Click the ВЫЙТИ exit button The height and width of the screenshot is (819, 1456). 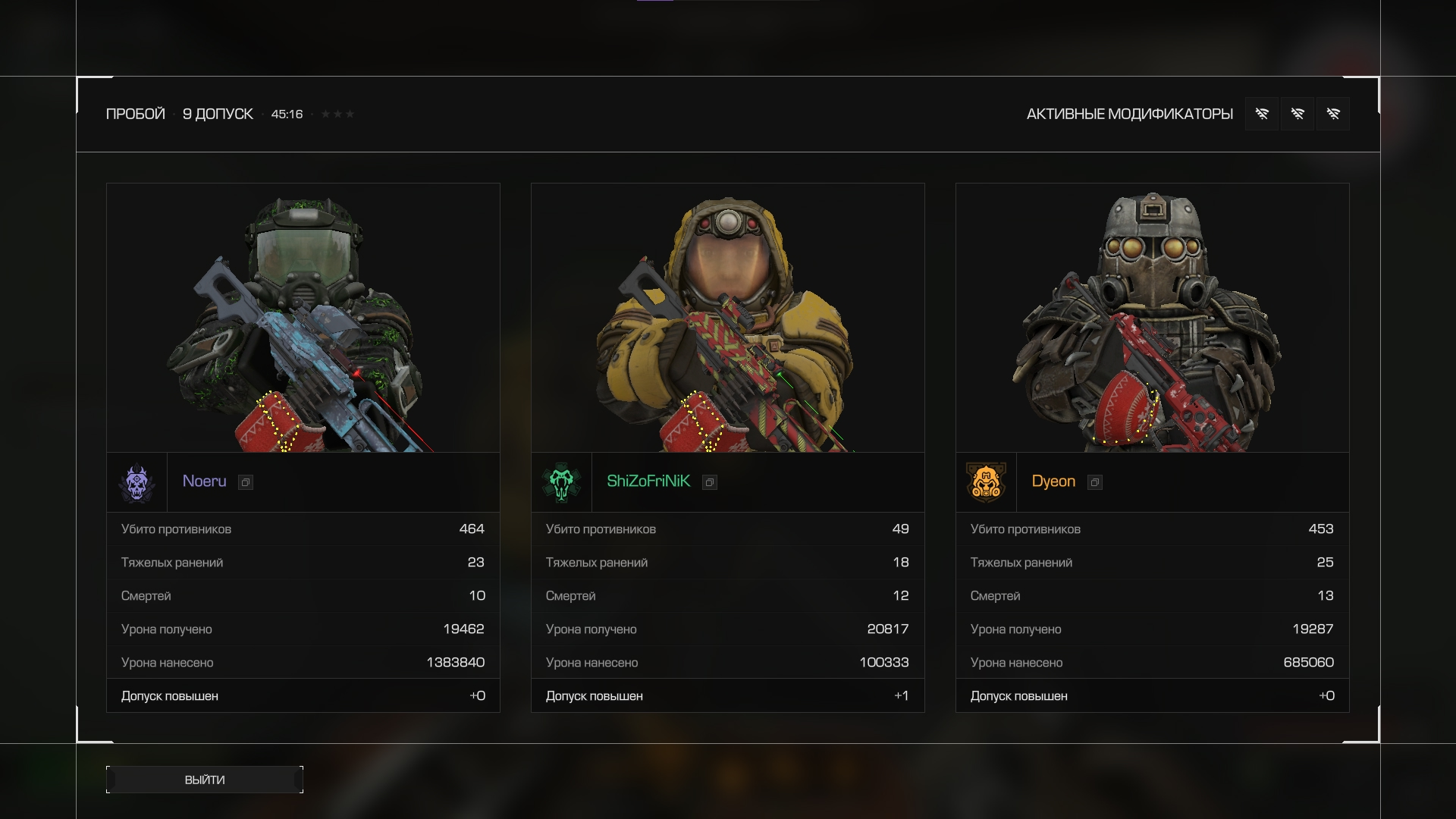click(205, 780)
